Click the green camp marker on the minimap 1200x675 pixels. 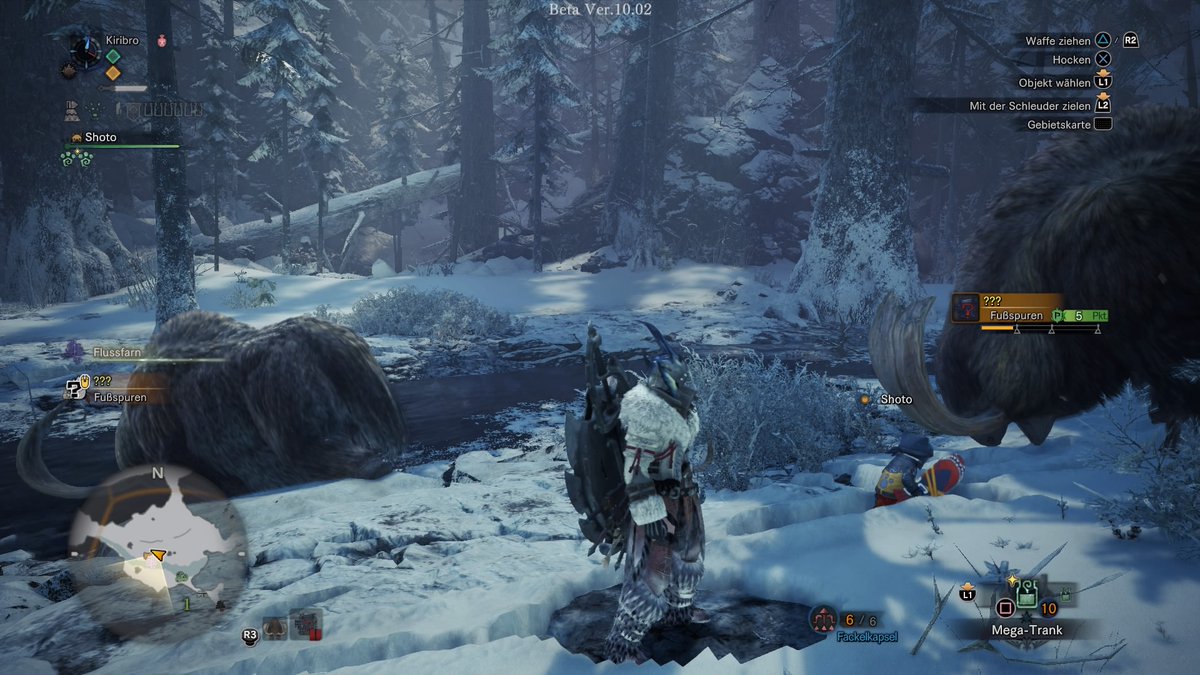182,577
